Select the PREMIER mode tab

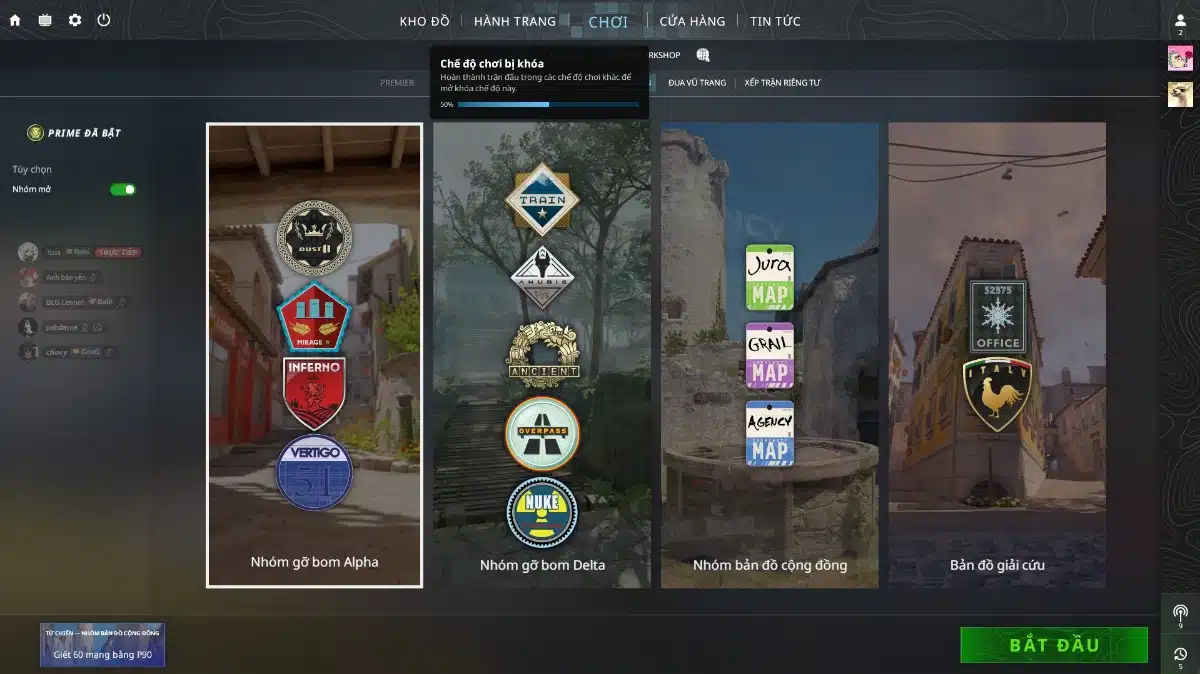click(x=397, y=83)
